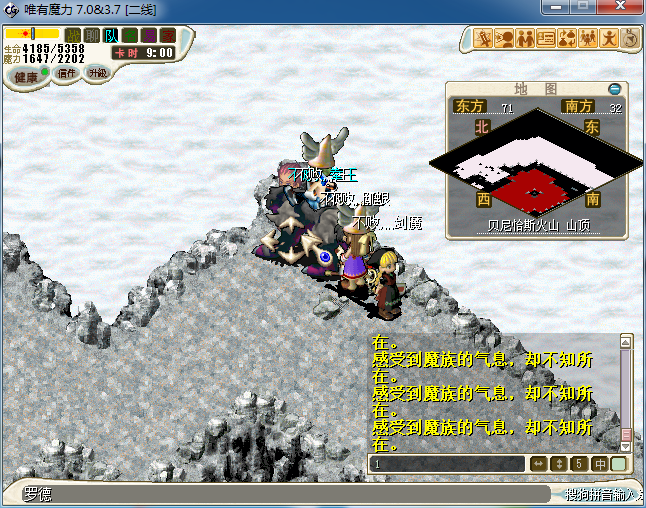Open the single figure action icon

609,39
